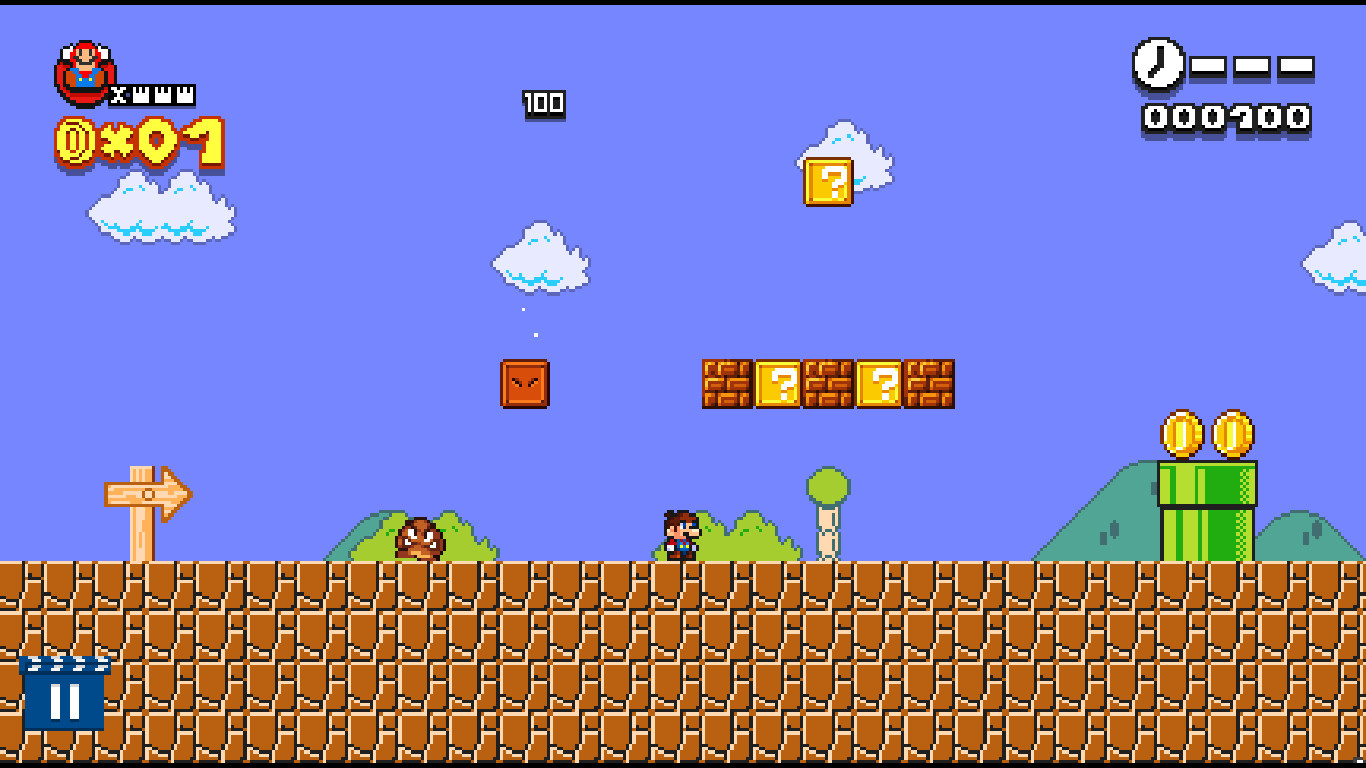Select the right question block in the brick row
Viewport: 1366px width, 768px height.
pyautogui.click(x=880, y=385)
